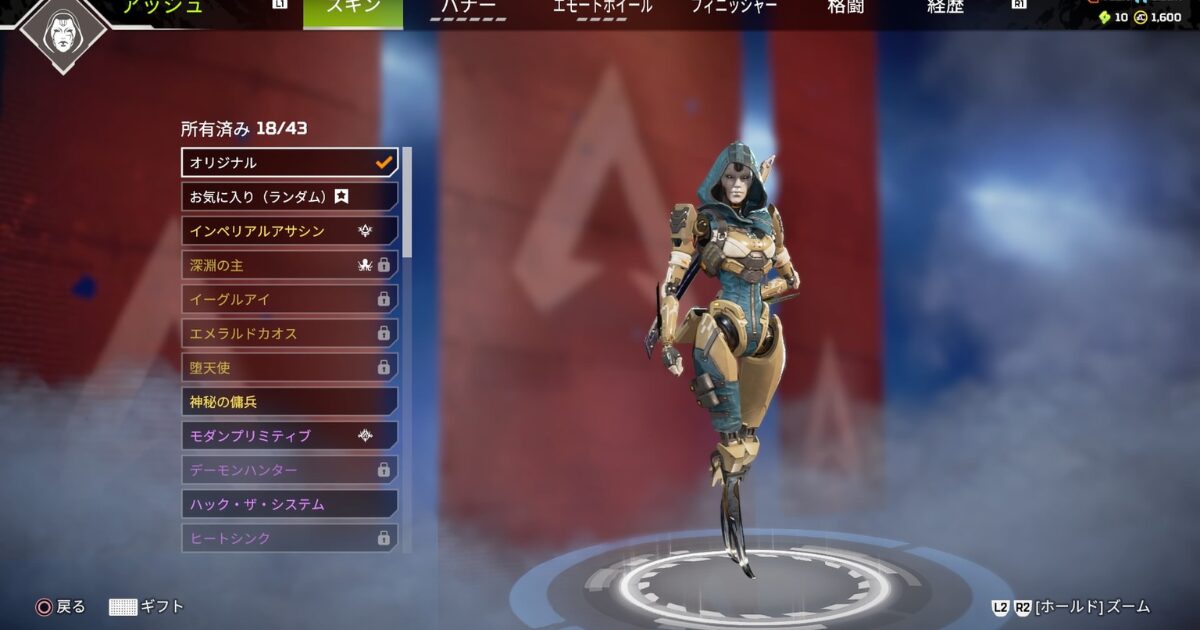
Task: Go to the エモートホイール tab
Action: (602, 10)
